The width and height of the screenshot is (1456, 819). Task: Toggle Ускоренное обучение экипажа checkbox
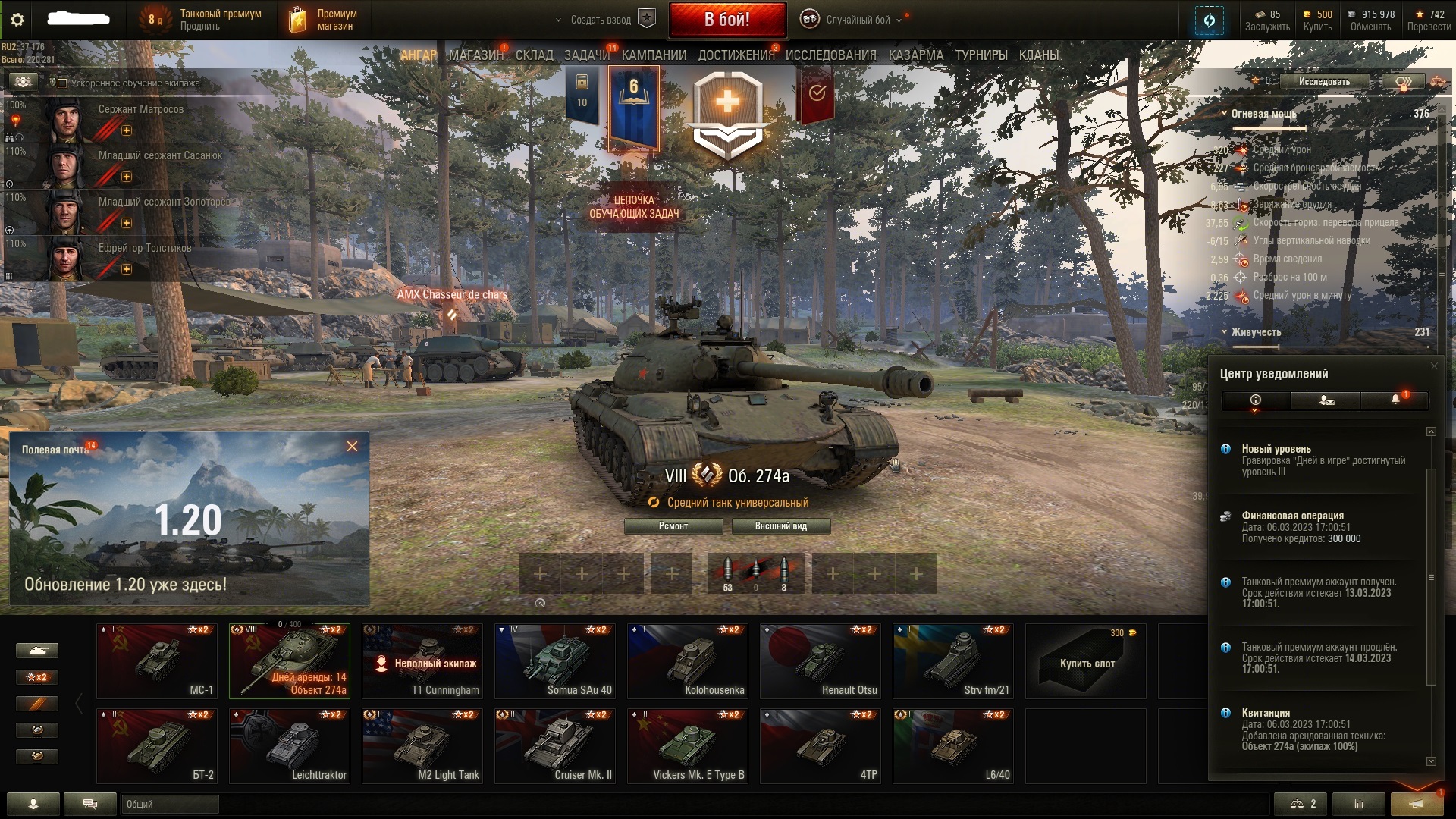(x=63, y=83)
